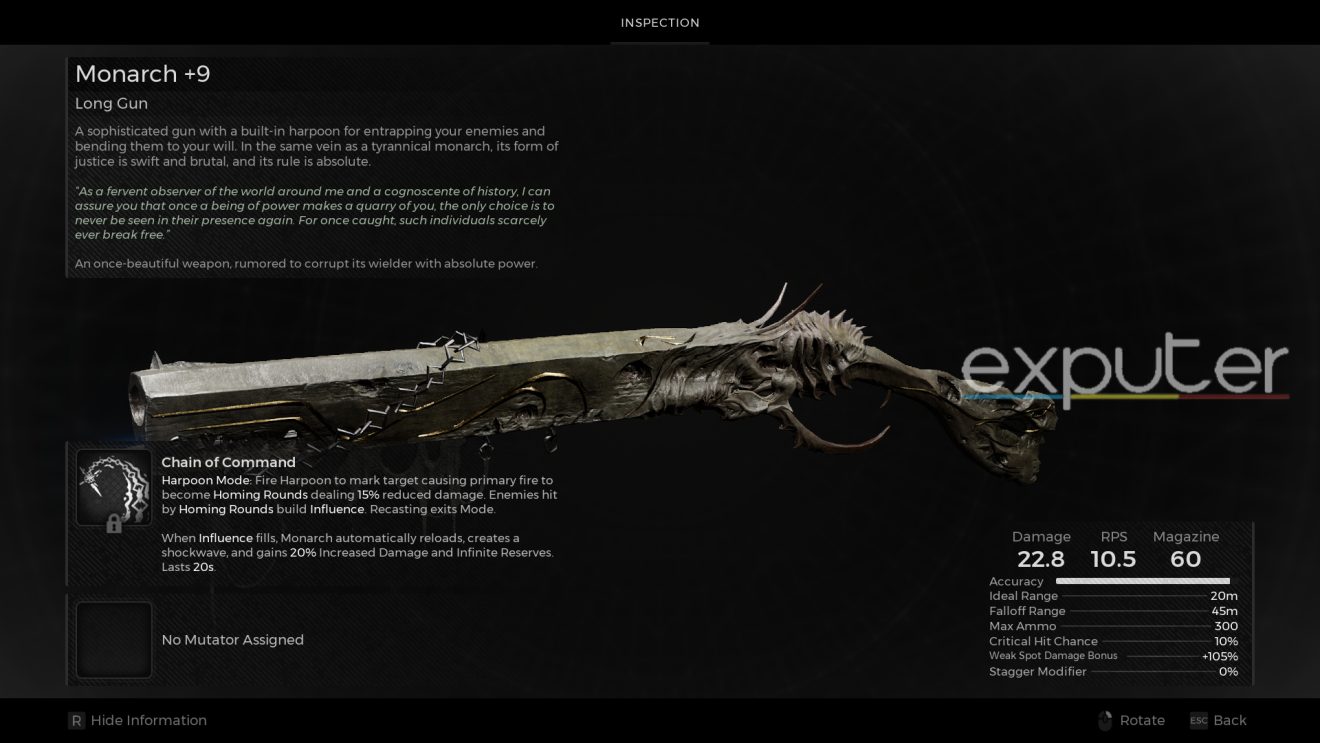Image resolution: width=1320 pixels, height=743 pixels.
Task: Click the Long Gun subtitle
Action: click(x=110, y=103)
